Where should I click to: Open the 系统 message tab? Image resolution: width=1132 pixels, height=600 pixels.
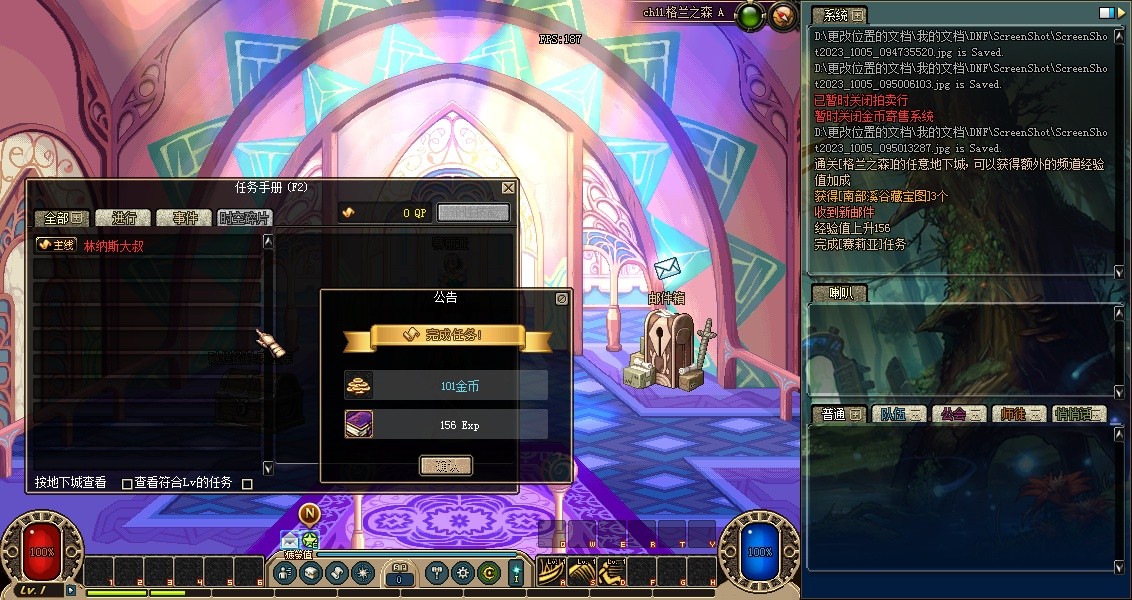838,15
